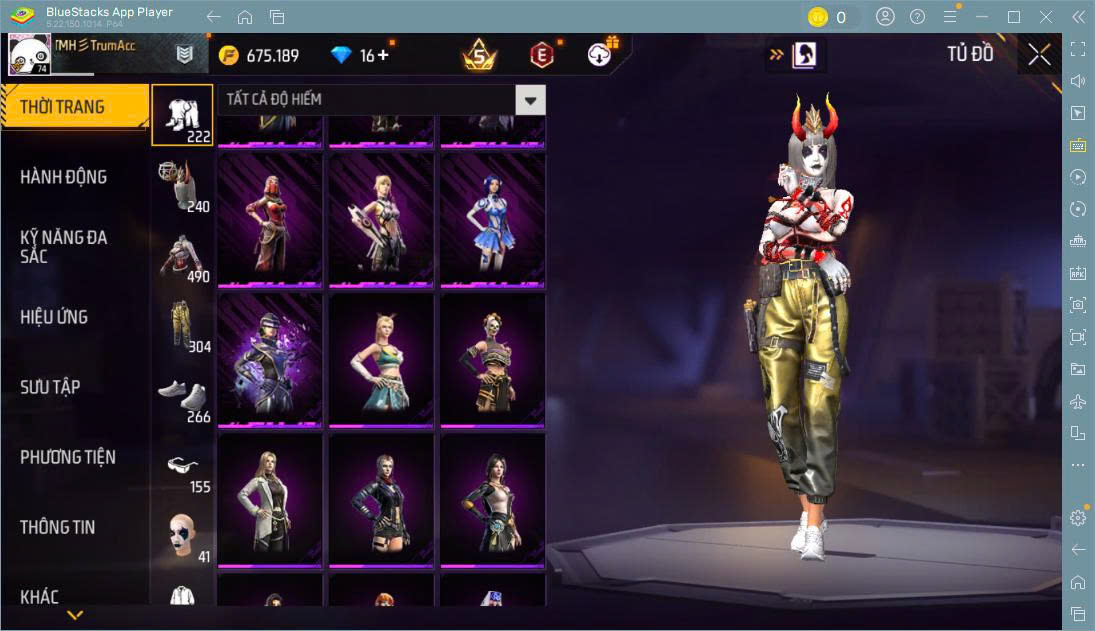Choose the Phương Tiện category

coord(68,457)
